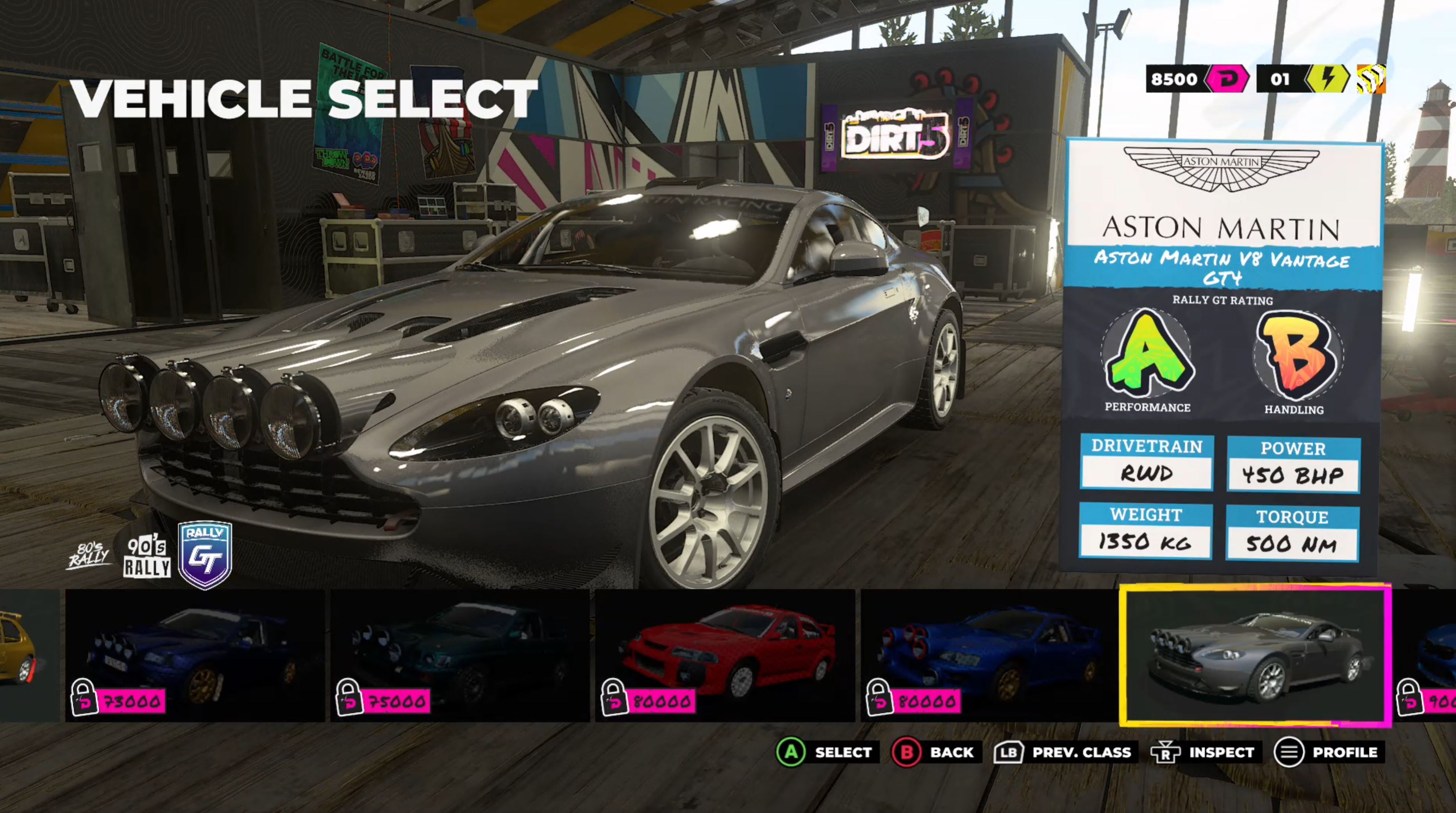Open the Profile menu
This screenshot has width=1456, height=813.
pyautogui.click(x=1328, y=753)
